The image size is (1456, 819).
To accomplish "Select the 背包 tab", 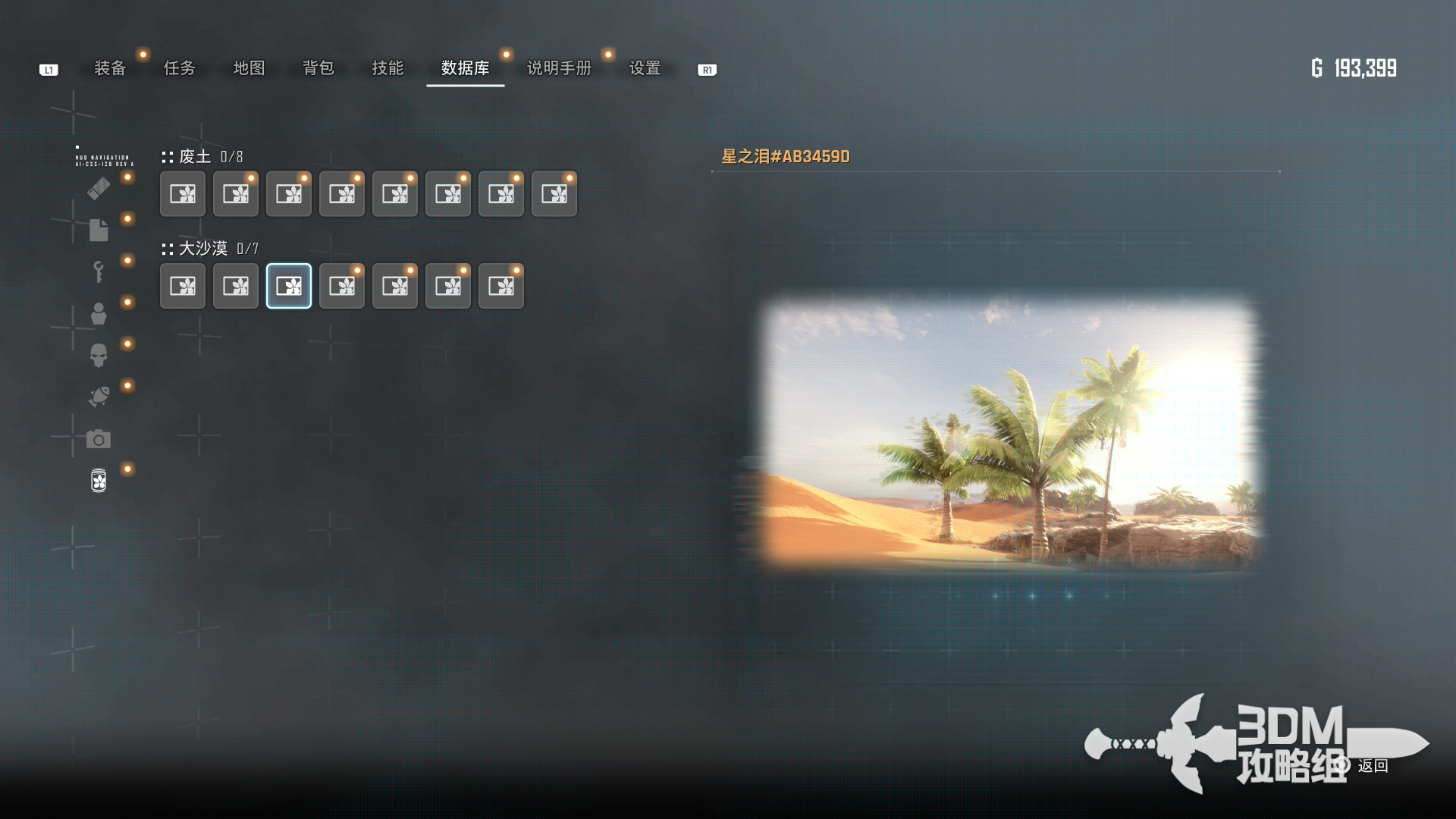I will pos(318,68).
